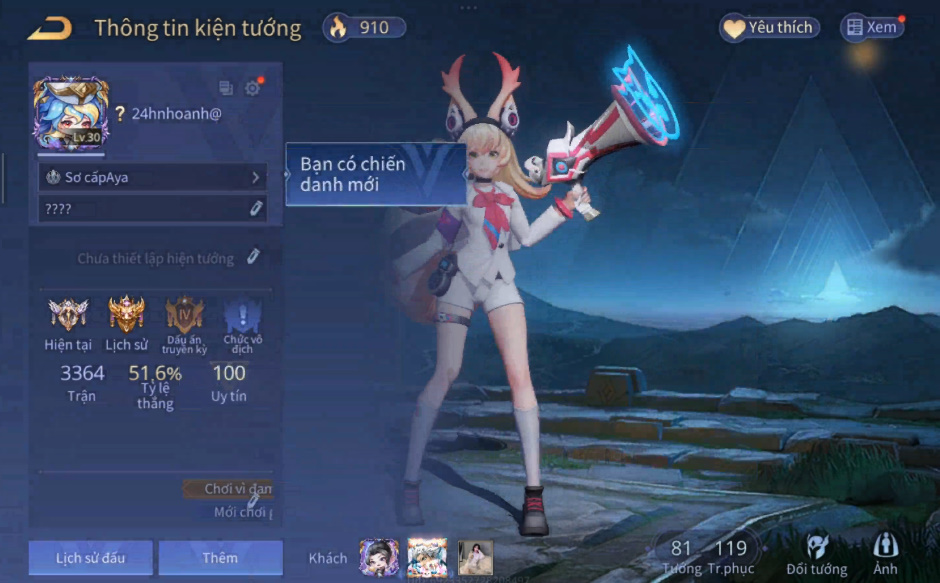Open the Dấu ấn truyền kỳ emblem

coord(184,316)
